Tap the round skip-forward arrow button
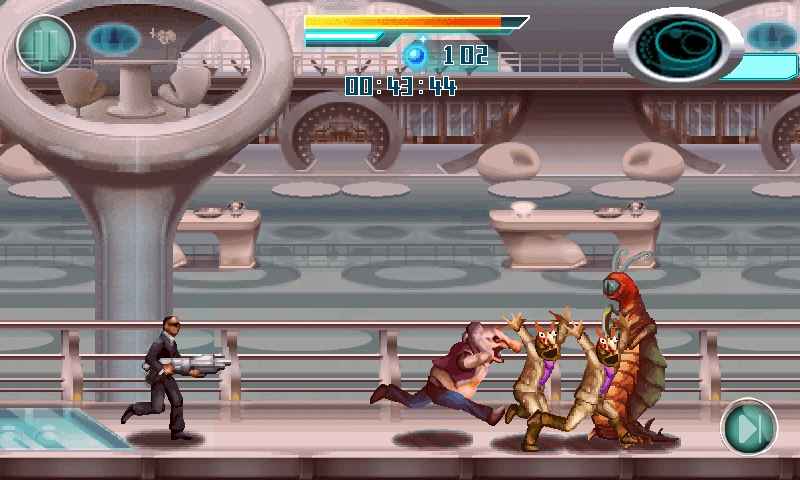This screenshot has width=800, height=480. pos(749,427)
